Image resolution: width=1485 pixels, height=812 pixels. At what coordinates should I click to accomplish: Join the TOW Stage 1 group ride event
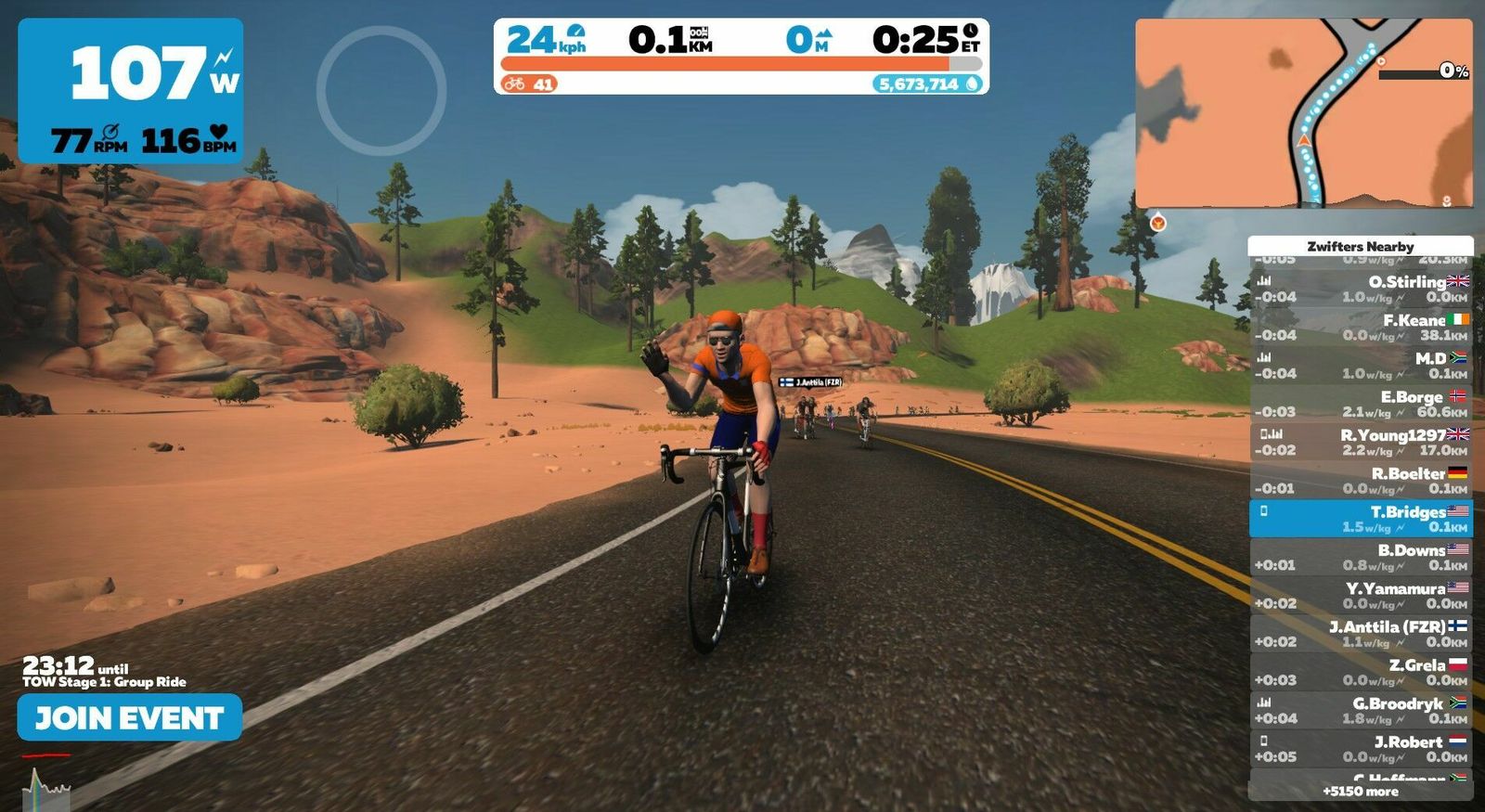tap(129, 717)
